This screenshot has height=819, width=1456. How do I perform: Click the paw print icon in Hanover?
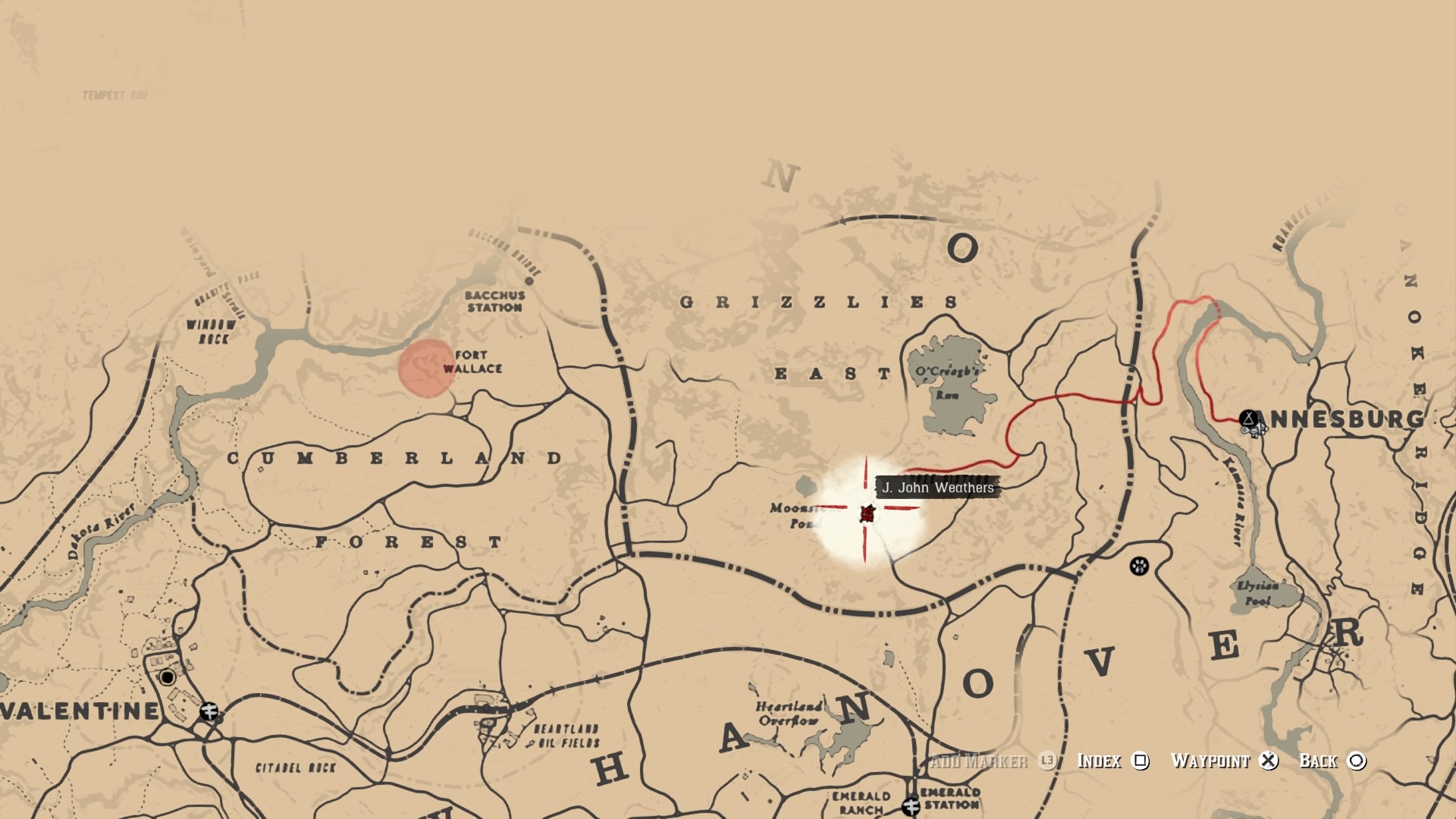tap(1139, 565)
